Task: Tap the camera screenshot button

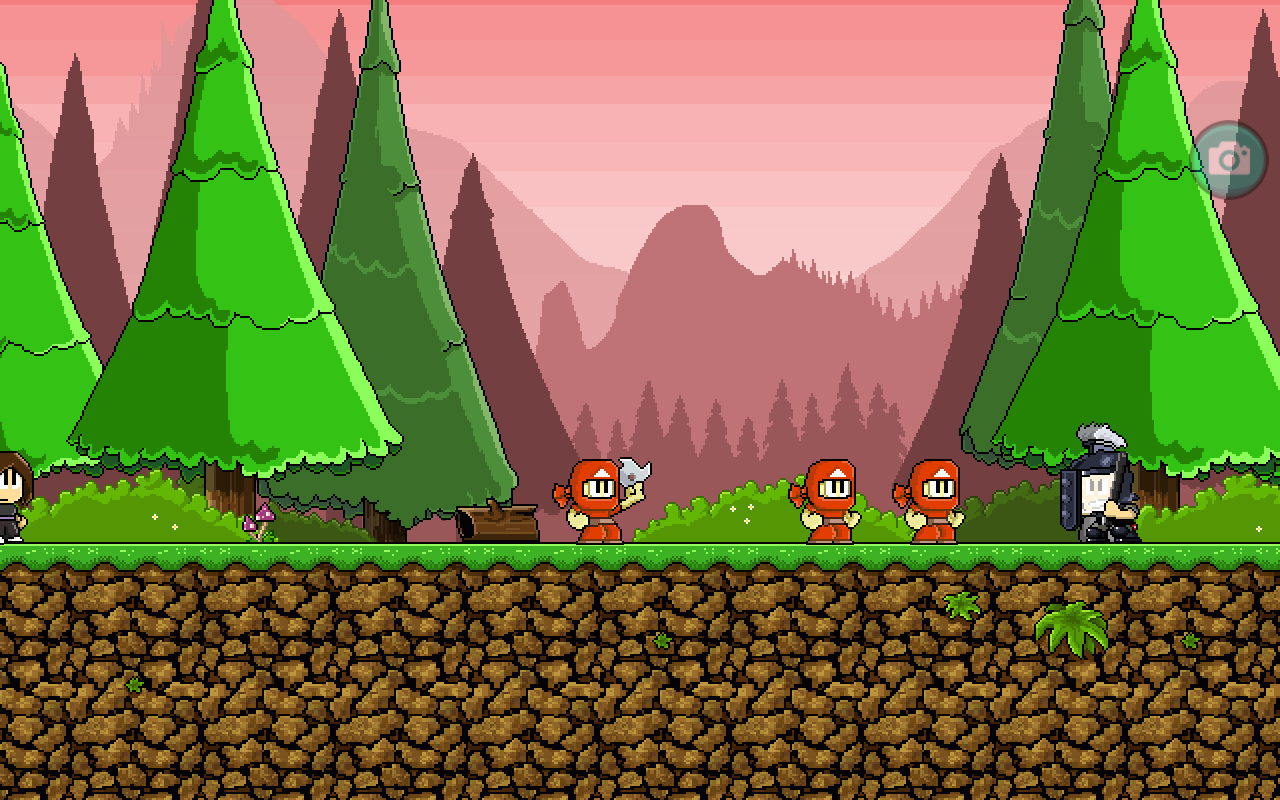Action: [1229, 160]
